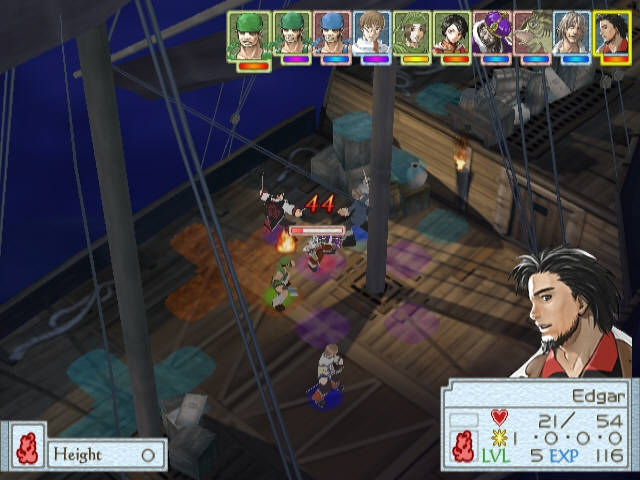Choose the green-hooded character portrait
Screen dimensions: 640x480
[x=412, y=34]
